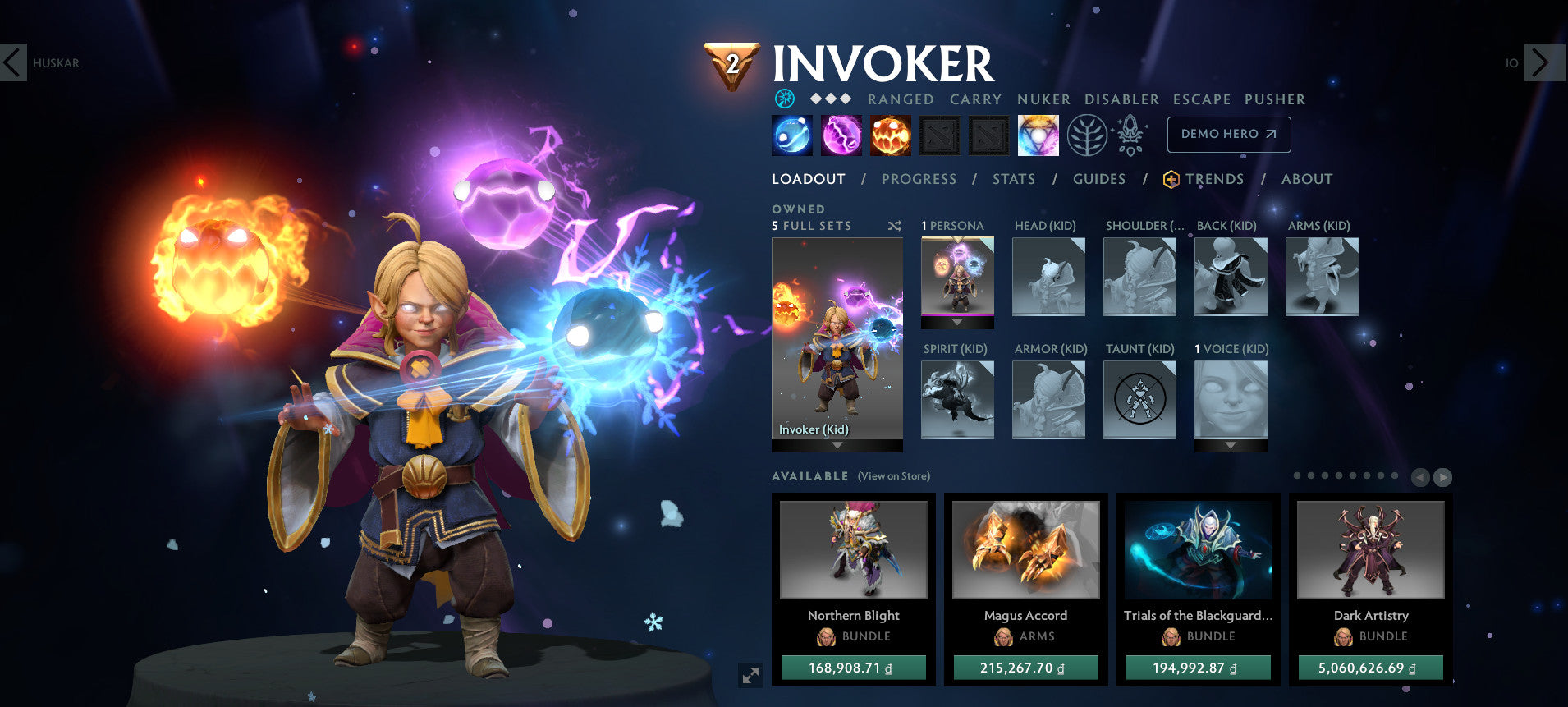This screenshot has height=707, width=1568.
Task: Open the View on Store link
Action: click(x=894, y=476)
